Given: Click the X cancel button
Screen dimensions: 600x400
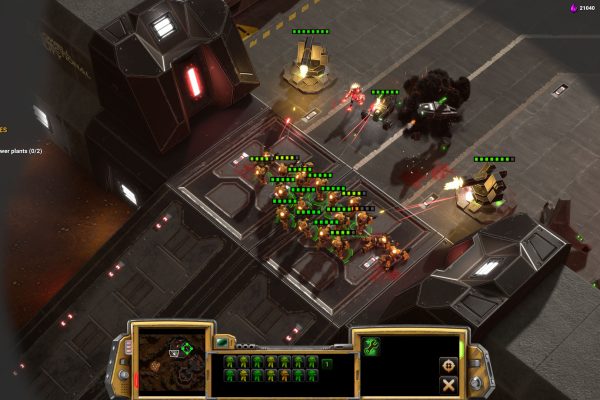Looking at the screenshot, I should (x=448, y=384).
